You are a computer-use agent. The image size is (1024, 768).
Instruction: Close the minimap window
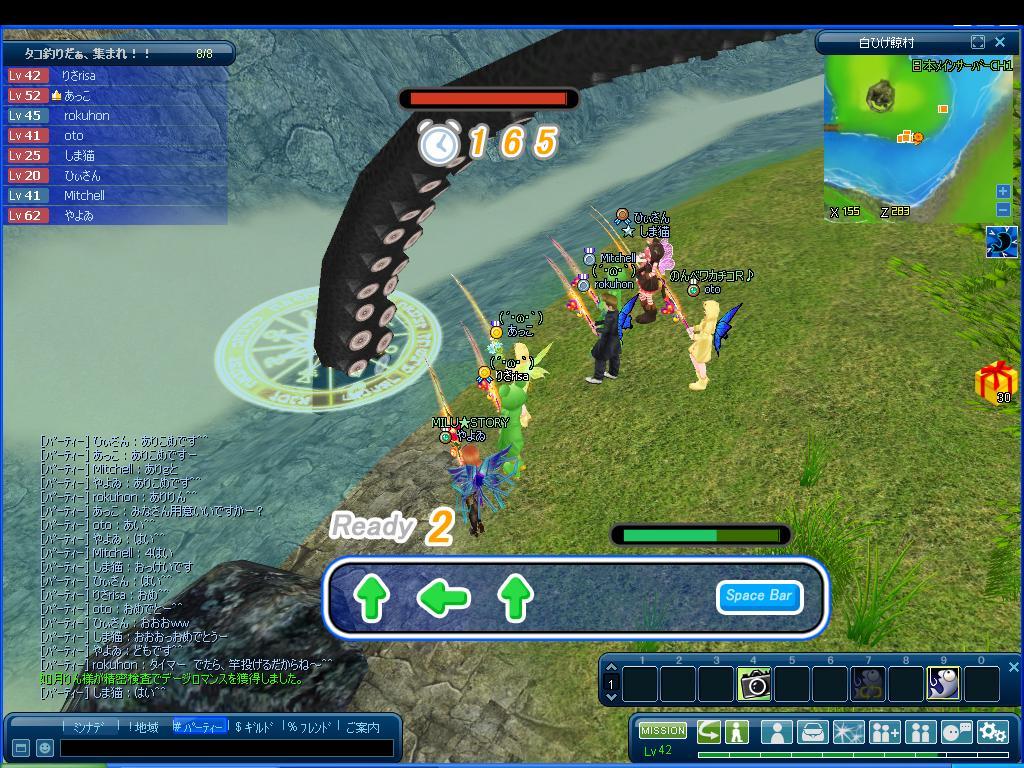pyautogui.click(x=1000, y=42)
